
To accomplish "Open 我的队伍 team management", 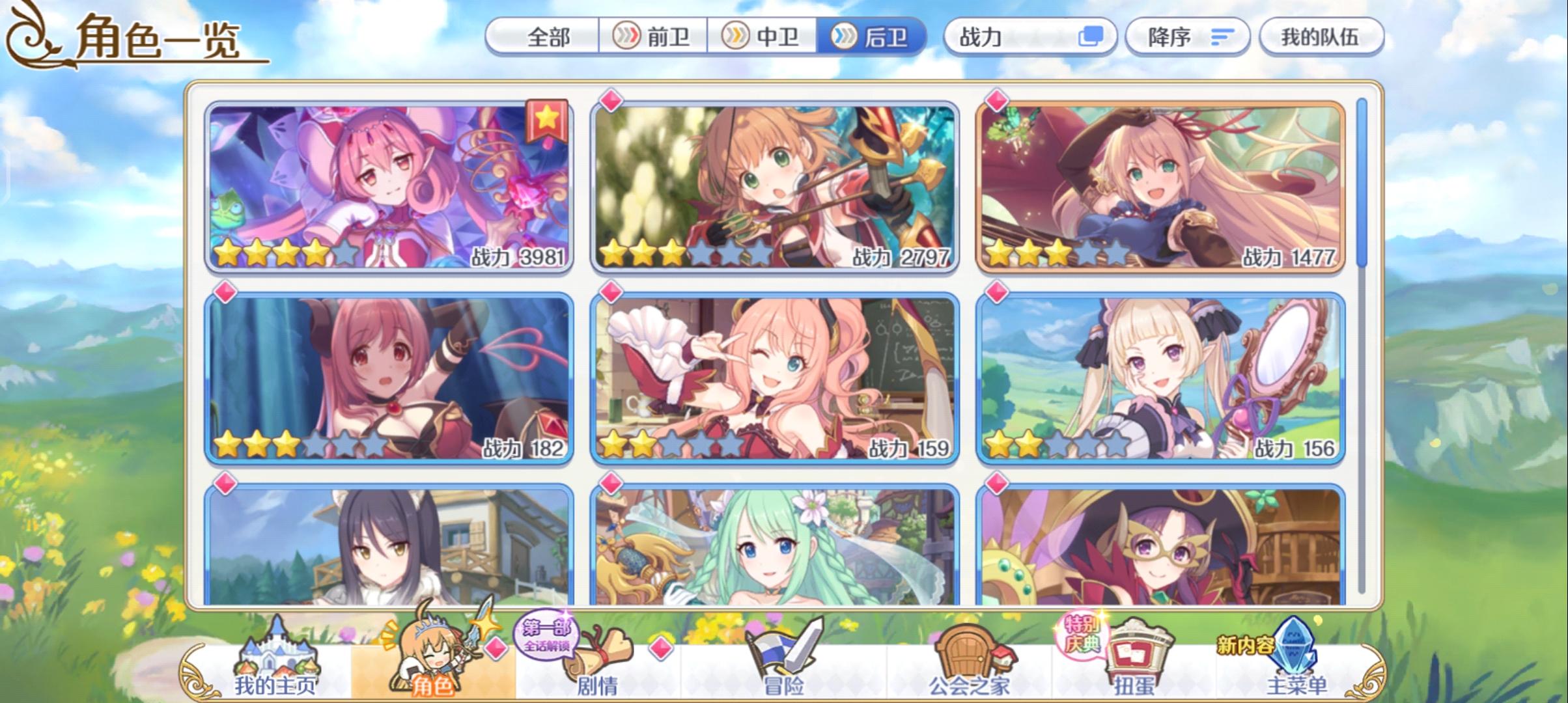I will [1323, 37].
